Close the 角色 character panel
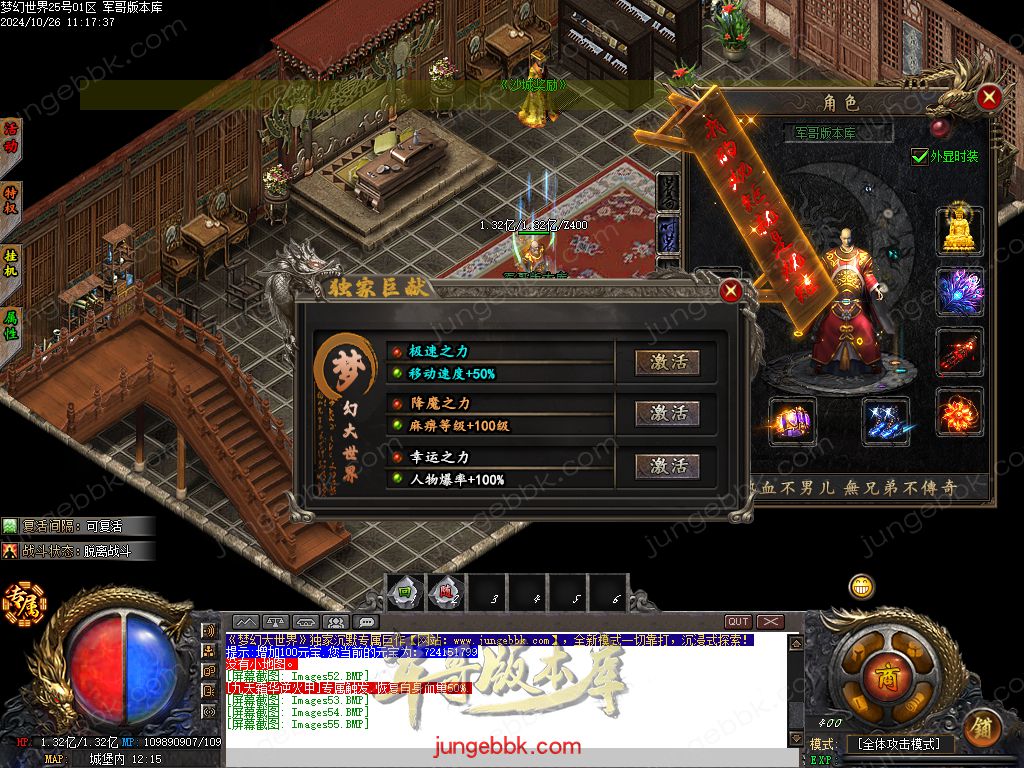 [989, 97]
